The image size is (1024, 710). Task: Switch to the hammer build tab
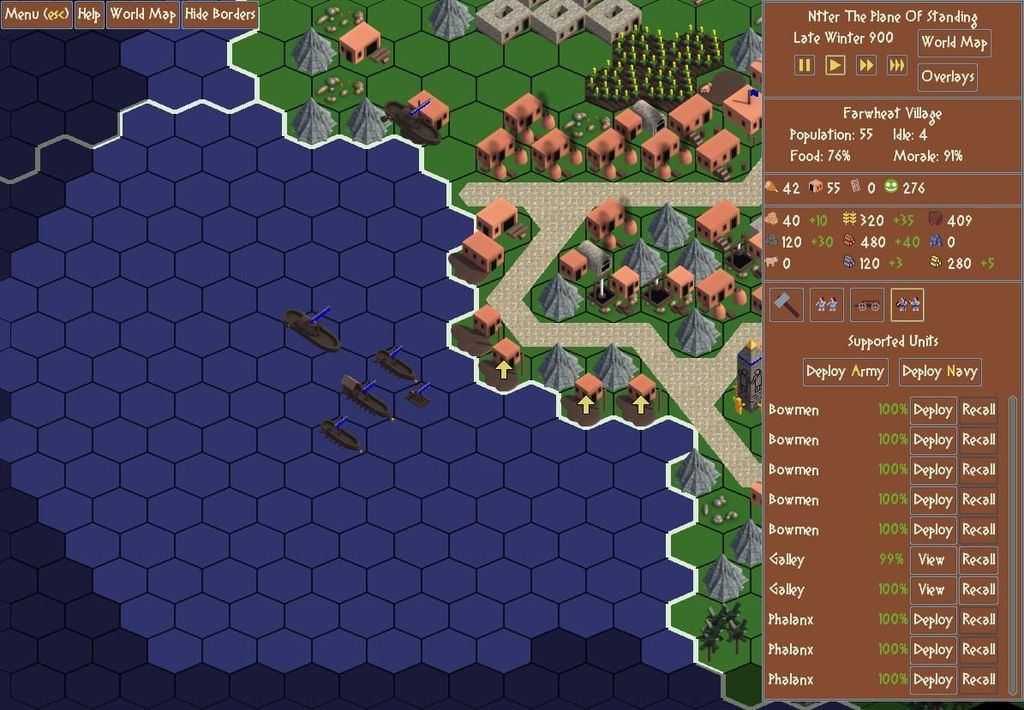tap(786, 304)
